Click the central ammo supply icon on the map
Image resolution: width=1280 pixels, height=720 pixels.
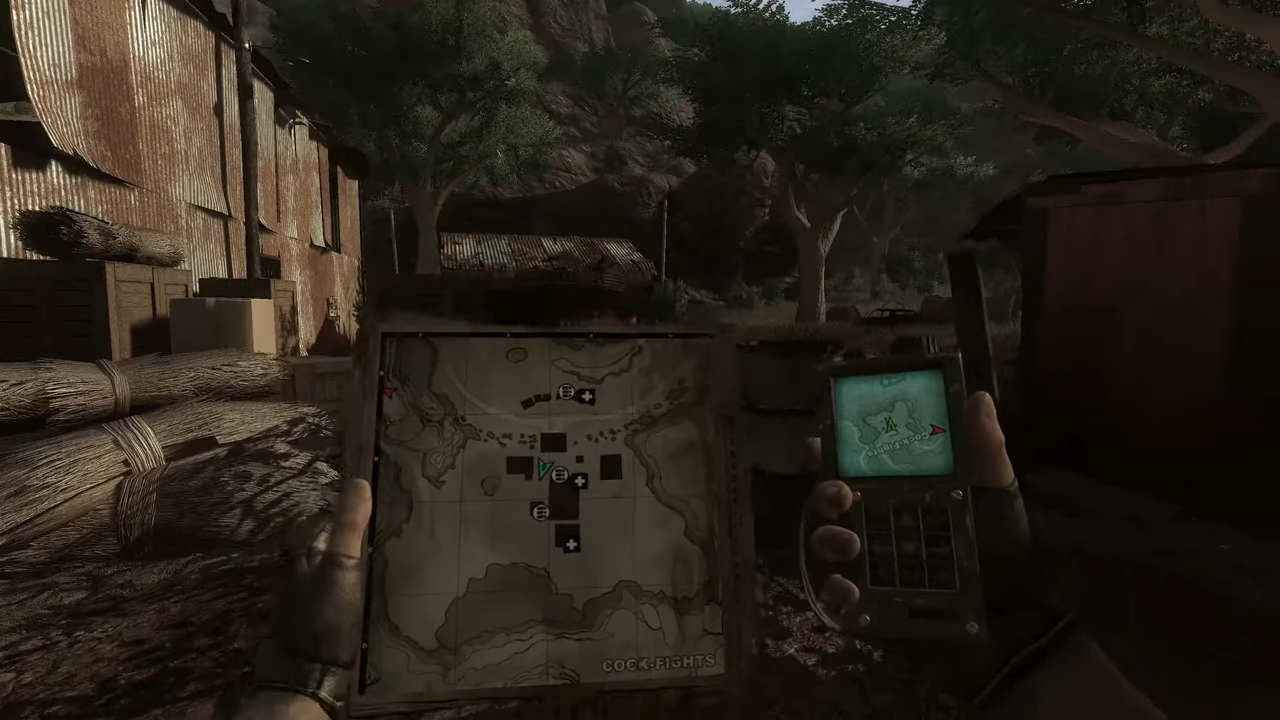559,475
